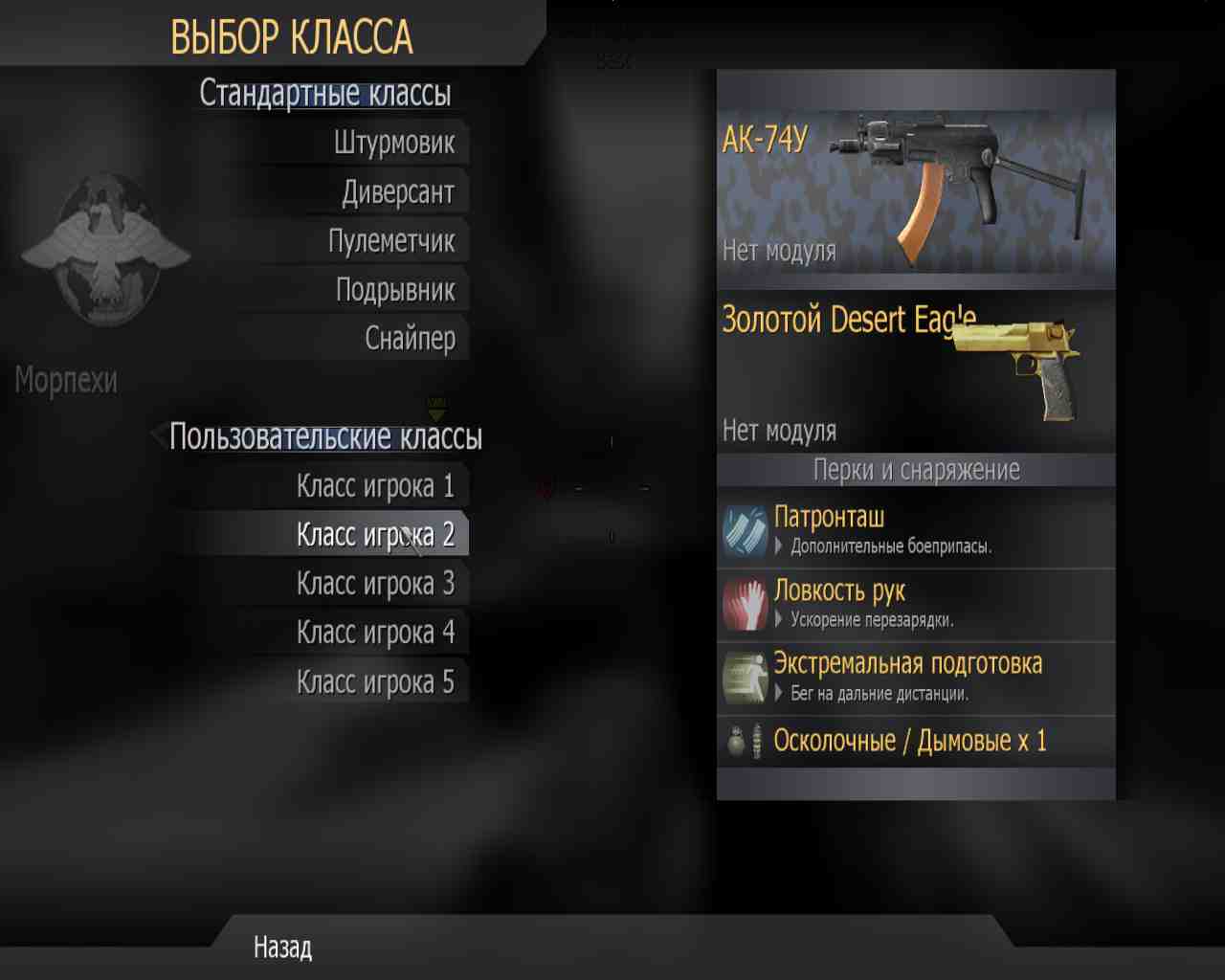
Task: Click the Назад button
Action: pyautogui.click(x=281, y=948)
